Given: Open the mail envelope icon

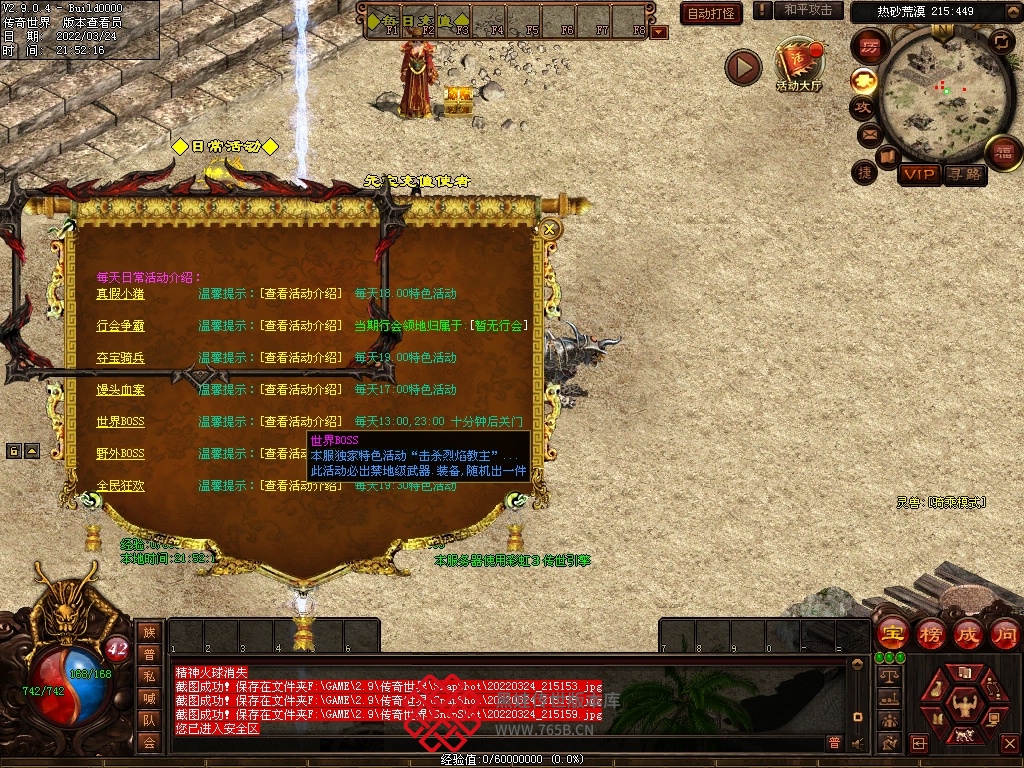Looking at the screenshot, I should [869, 134].
